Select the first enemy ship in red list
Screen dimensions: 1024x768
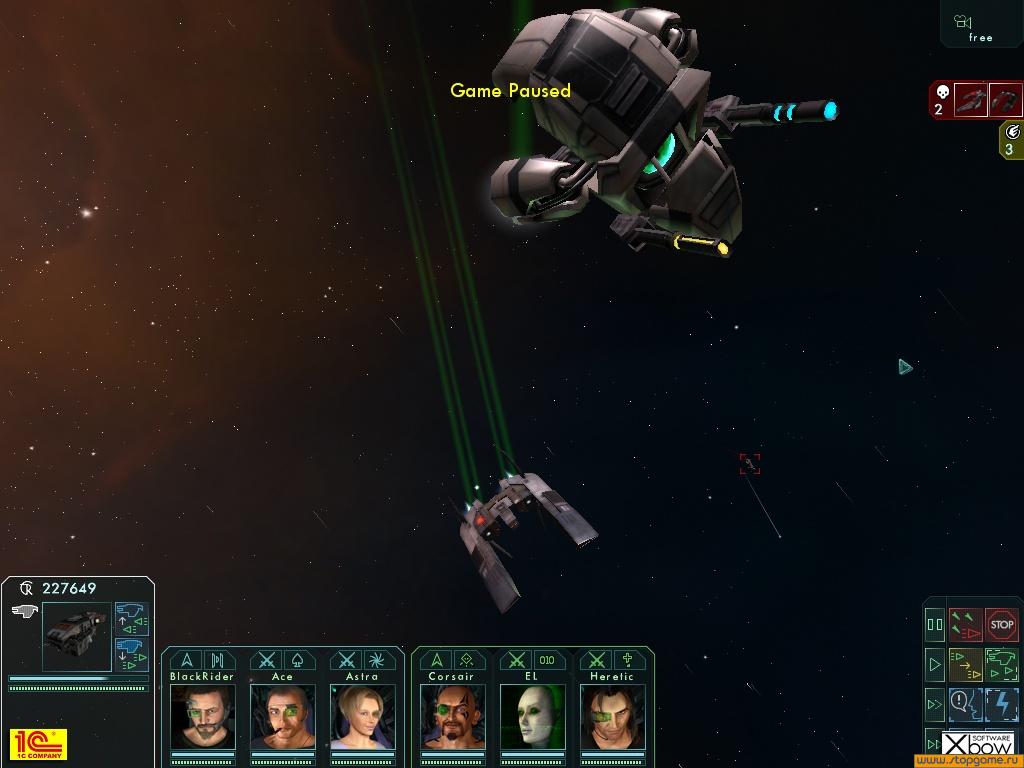(970, 100)
